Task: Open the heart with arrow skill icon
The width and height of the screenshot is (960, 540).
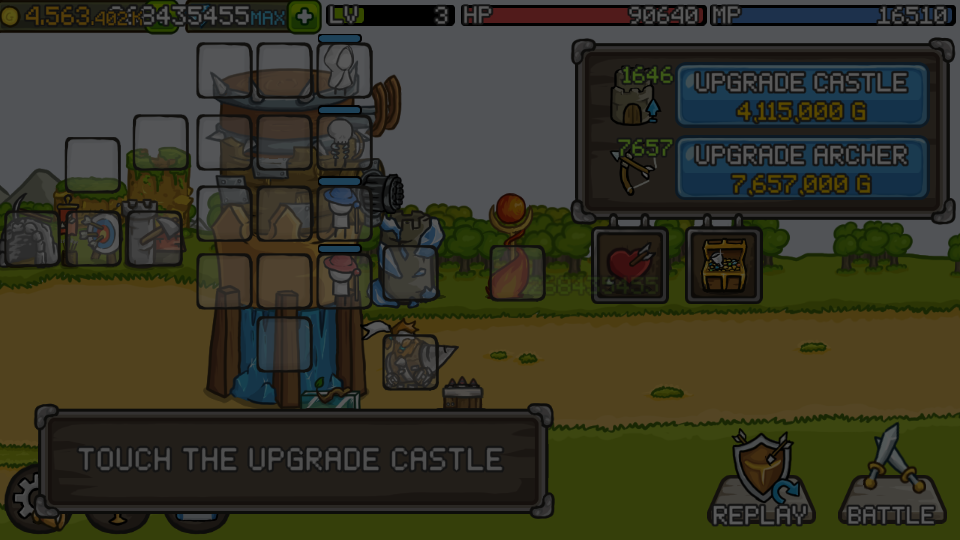Action: pos(629,266)
